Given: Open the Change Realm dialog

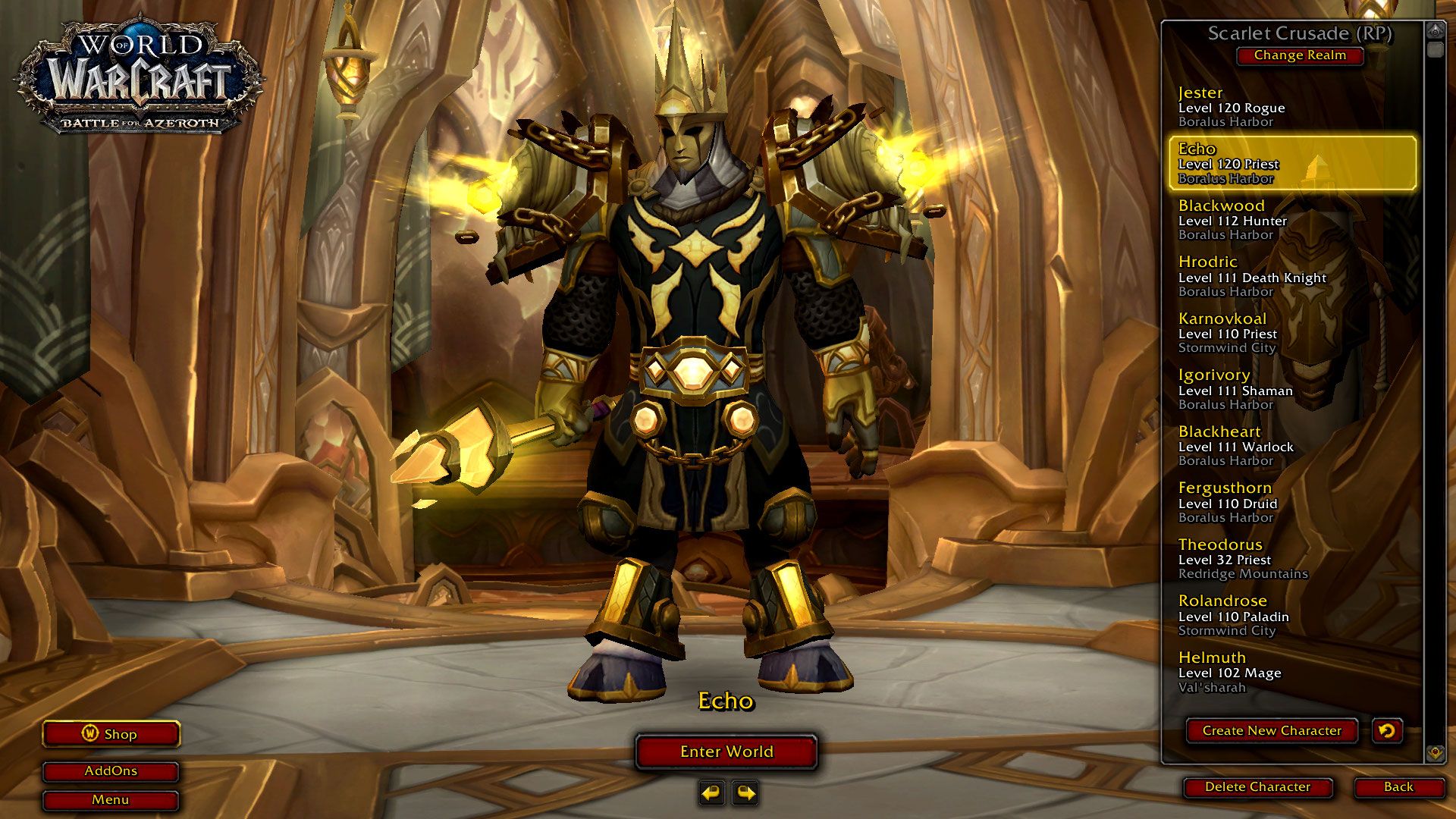Looking at the screenshot, I should coord(1300,55).
